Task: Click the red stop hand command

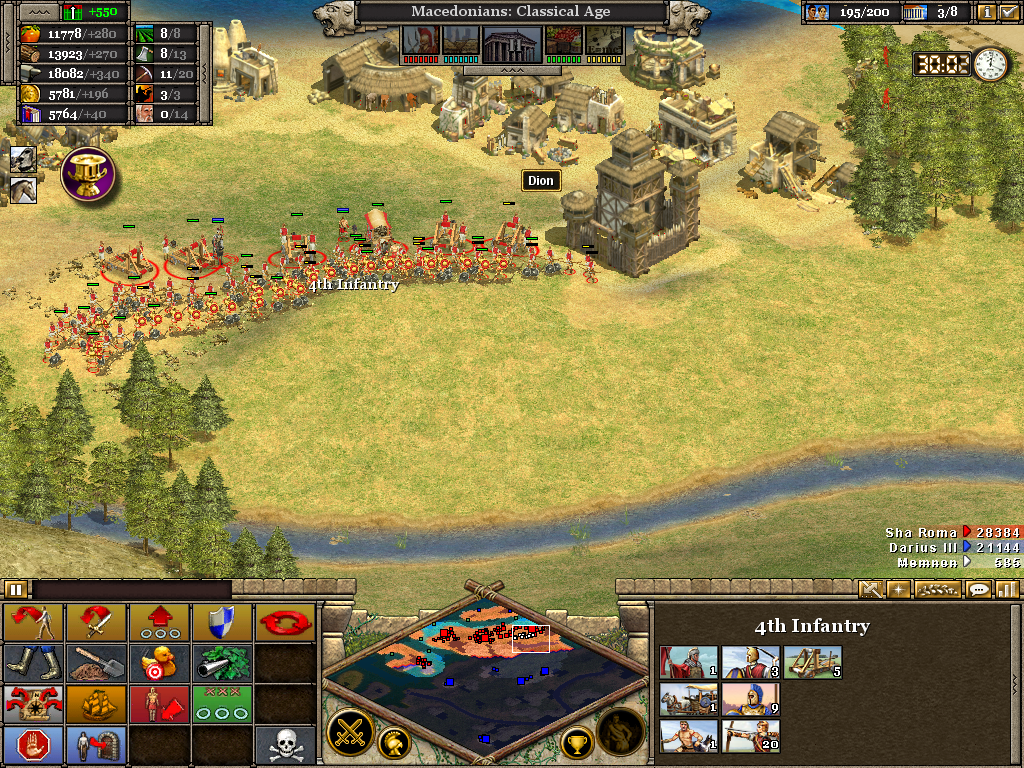Action: coord(33,744)
